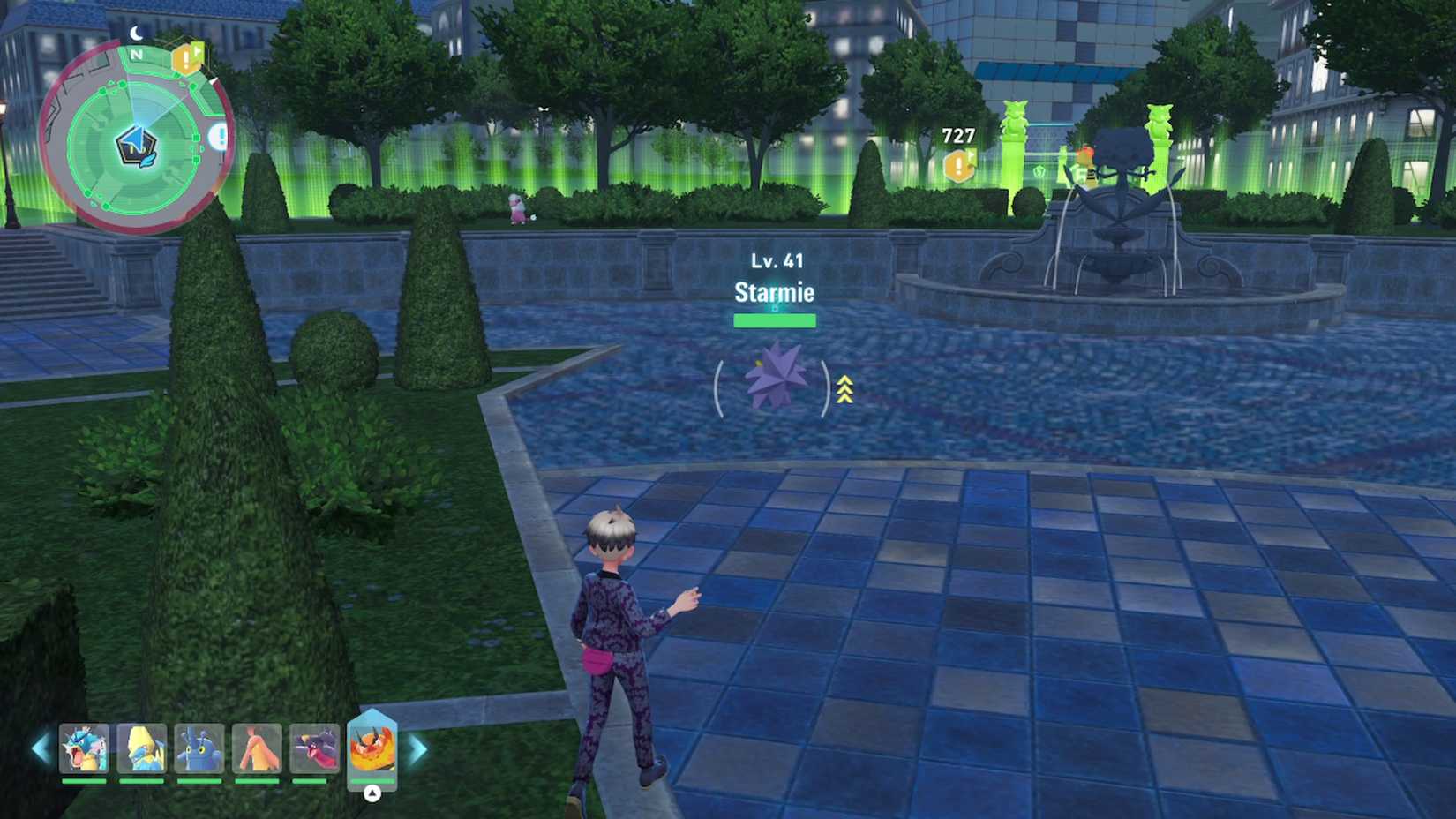The height and width of the screenshot is (819, 1456).
Task: Click the Starmie name label
Action: click(x=775, y=293)
